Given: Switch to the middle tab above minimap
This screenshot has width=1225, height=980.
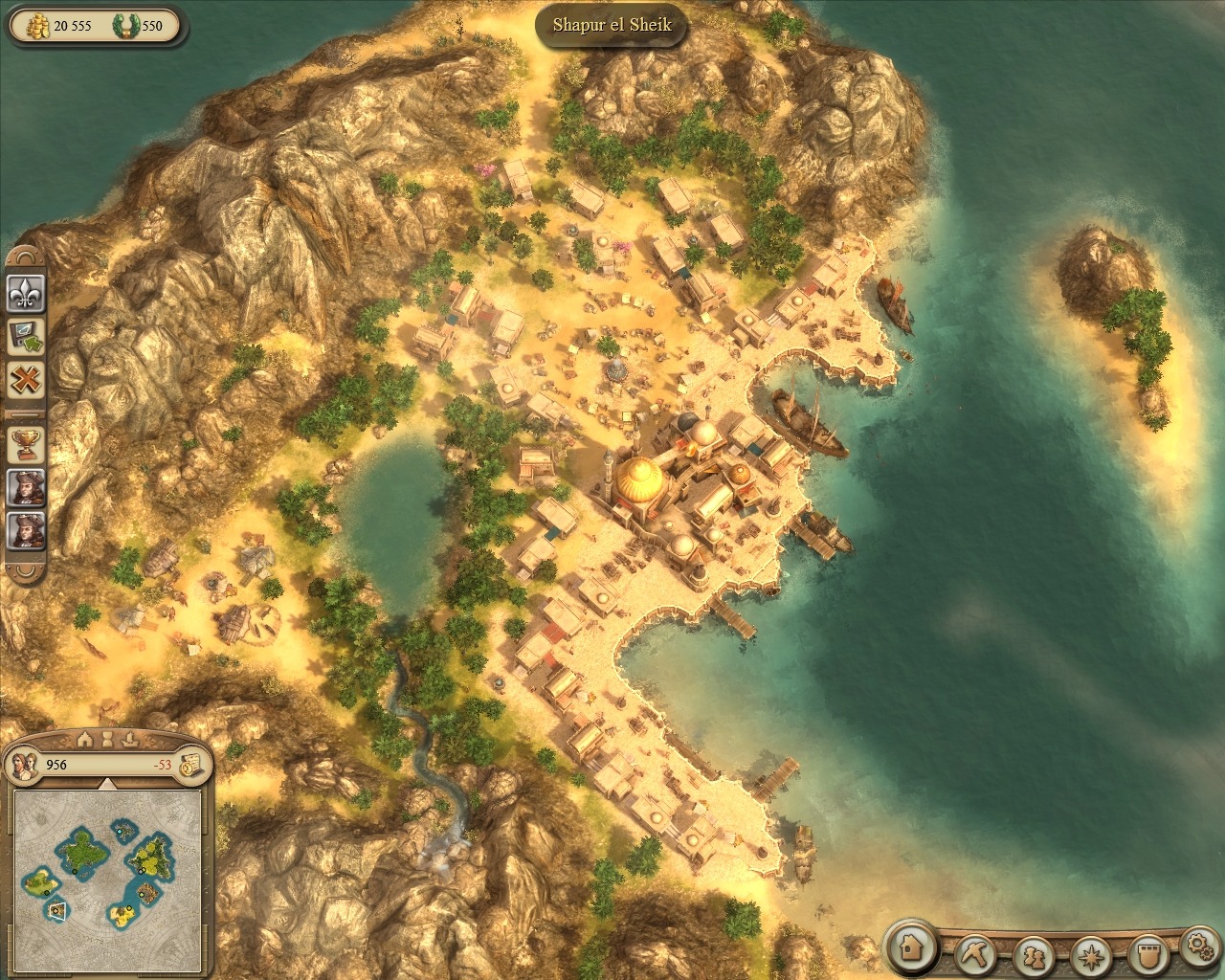Looking at the screenshot, I should click(108, 739).
